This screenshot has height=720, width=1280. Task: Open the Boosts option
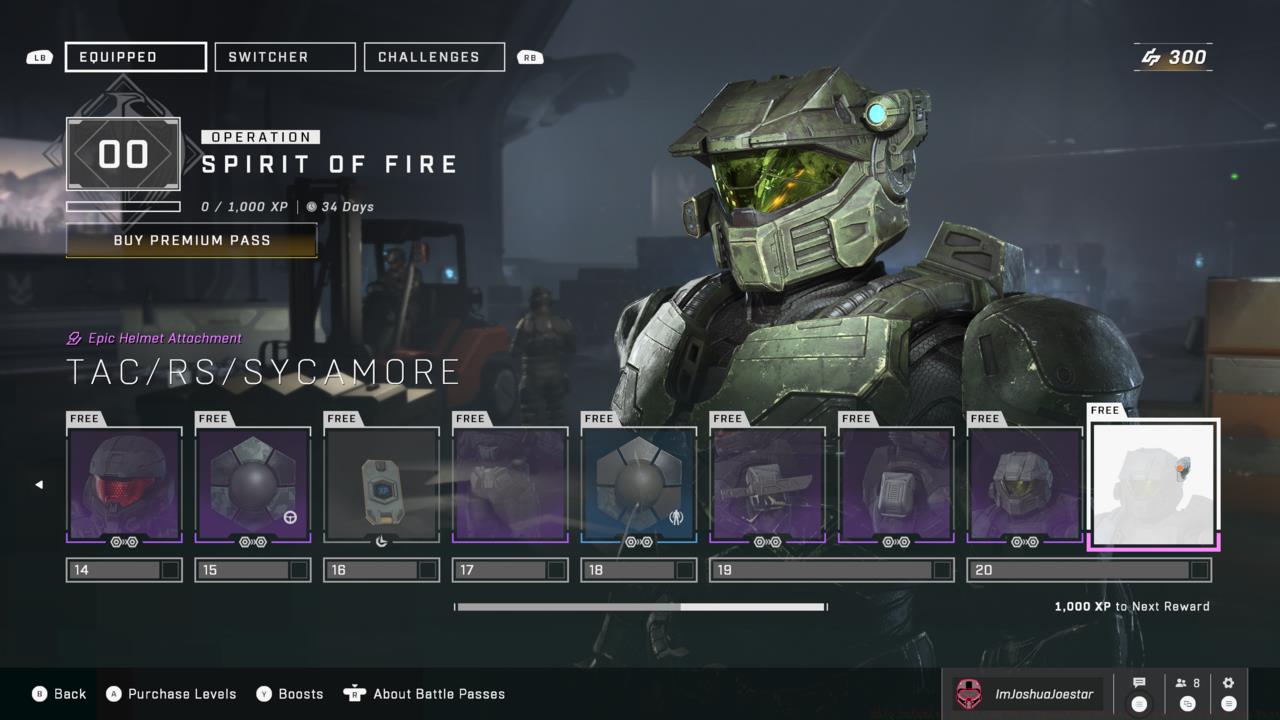click(x=290, y=694)
